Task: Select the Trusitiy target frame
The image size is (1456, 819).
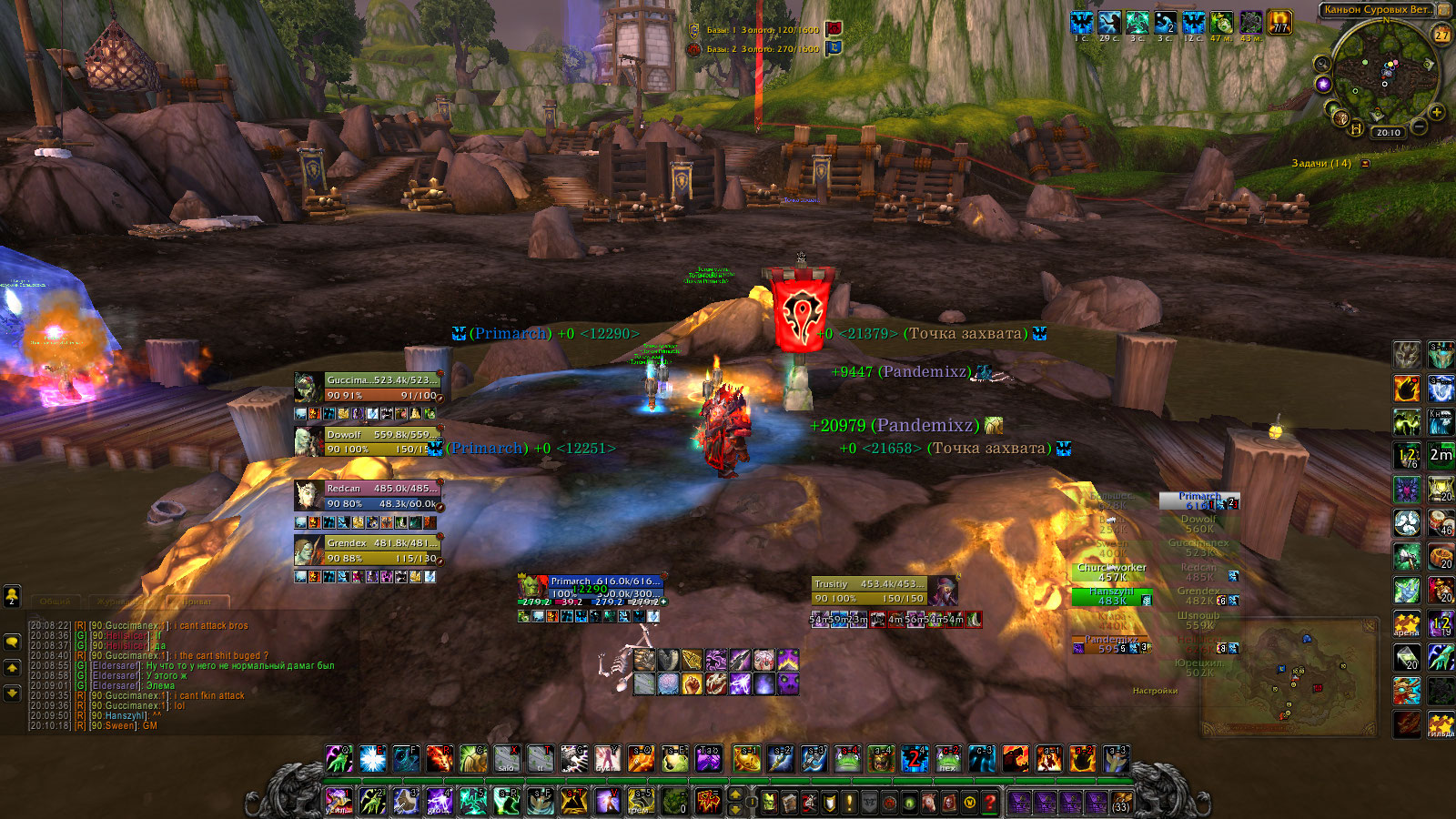Action: [869, 591]
